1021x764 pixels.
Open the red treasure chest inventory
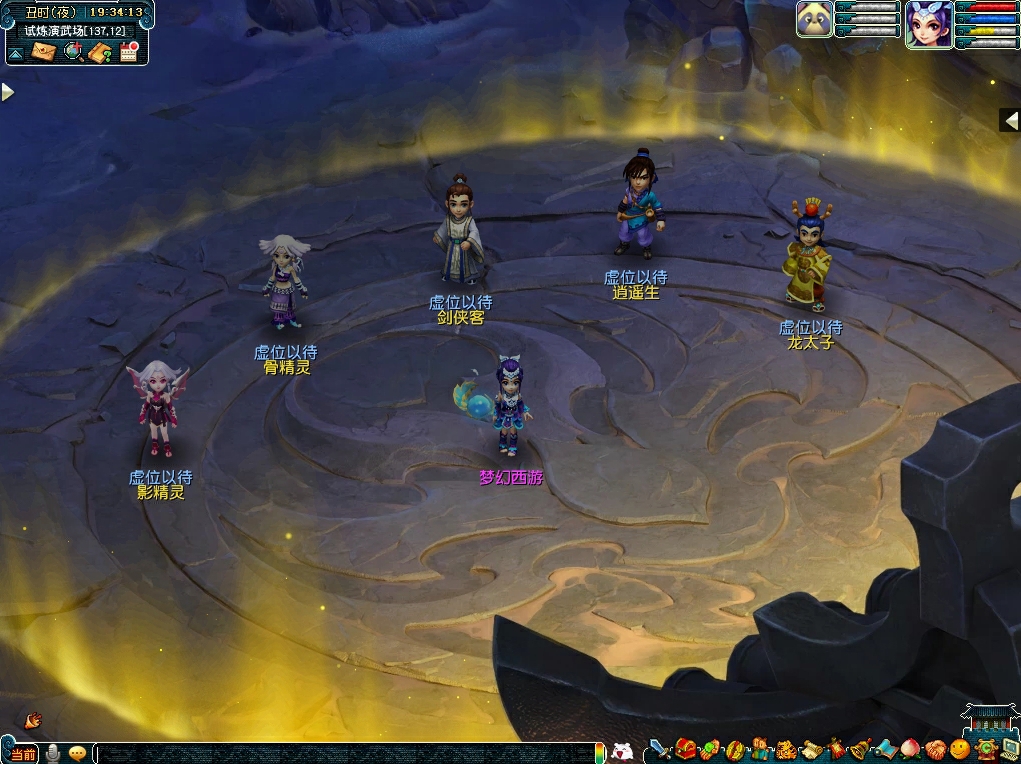[x=685, y=750]
